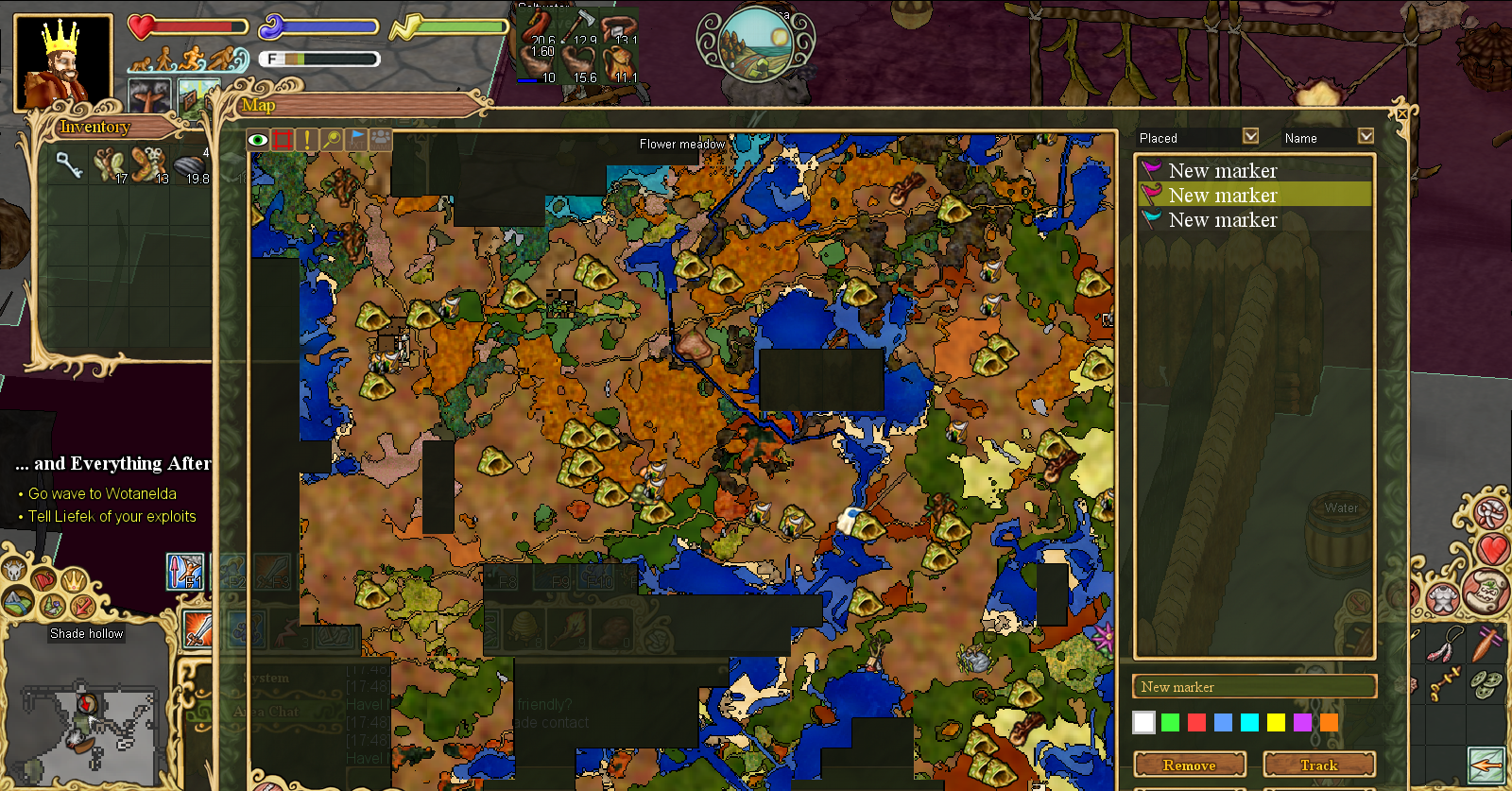
Task: Open the crossed bones icon in the corner decoration
Action: 1489,511
